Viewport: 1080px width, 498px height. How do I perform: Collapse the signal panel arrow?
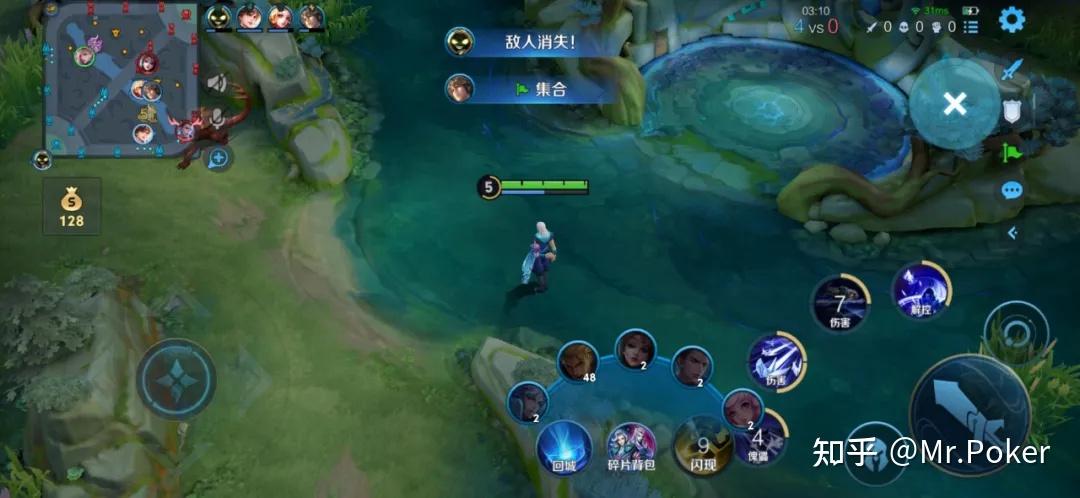1013,233
